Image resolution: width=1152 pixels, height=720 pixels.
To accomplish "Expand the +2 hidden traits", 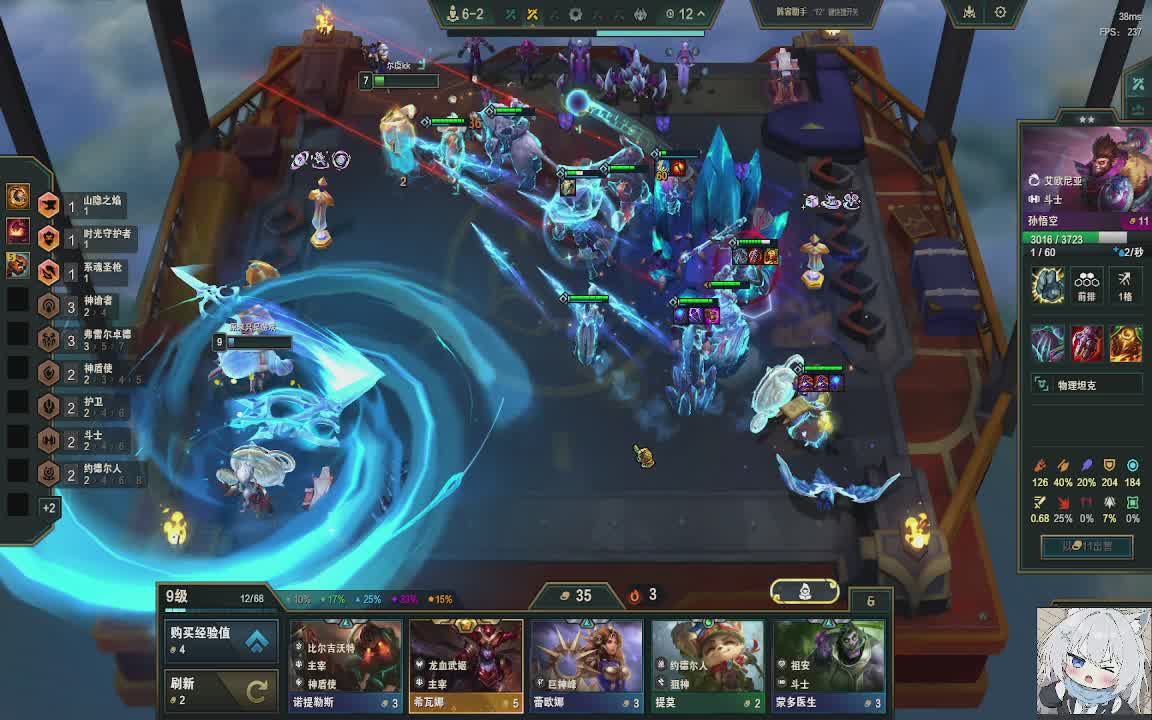I will tap(48, 507).
